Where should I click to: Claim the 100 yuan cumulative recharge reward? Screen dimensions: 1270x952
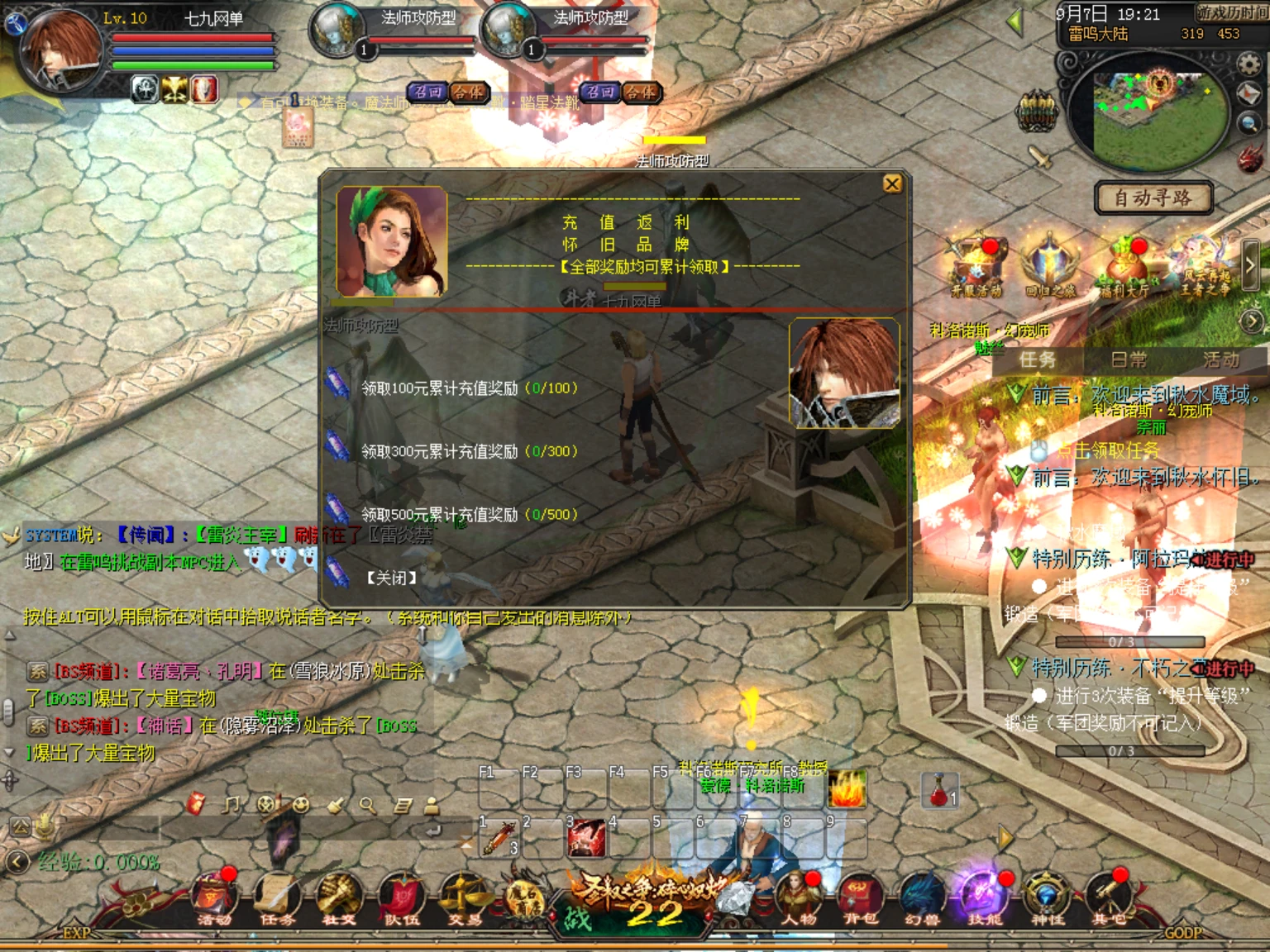click(468, 388)
